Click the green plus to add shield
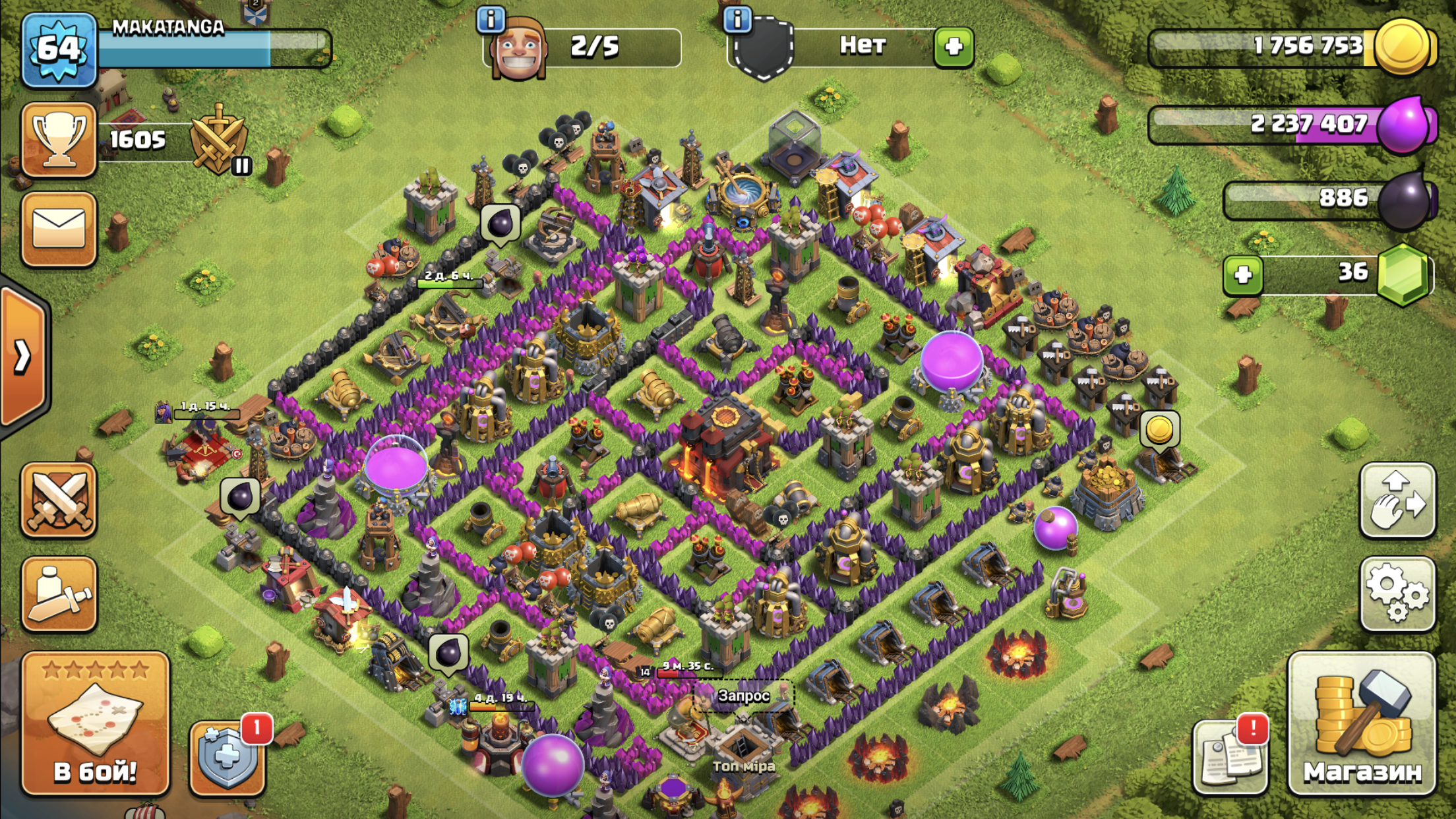Screen dimensions: 1456x819 pyautogui.click(x=954, y=47)
